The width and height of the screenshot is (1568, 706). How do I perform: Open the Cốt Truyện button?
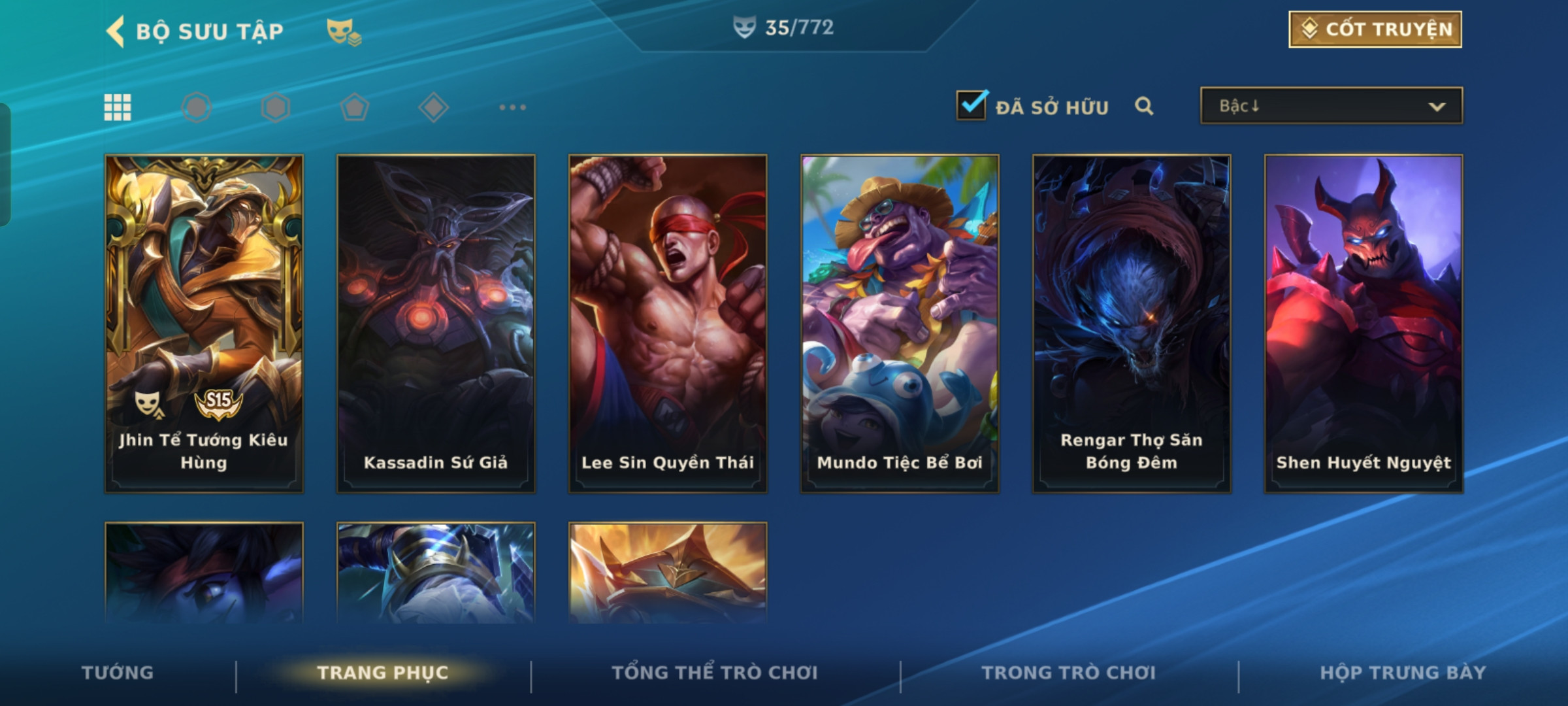click(x=1375, y=29)
